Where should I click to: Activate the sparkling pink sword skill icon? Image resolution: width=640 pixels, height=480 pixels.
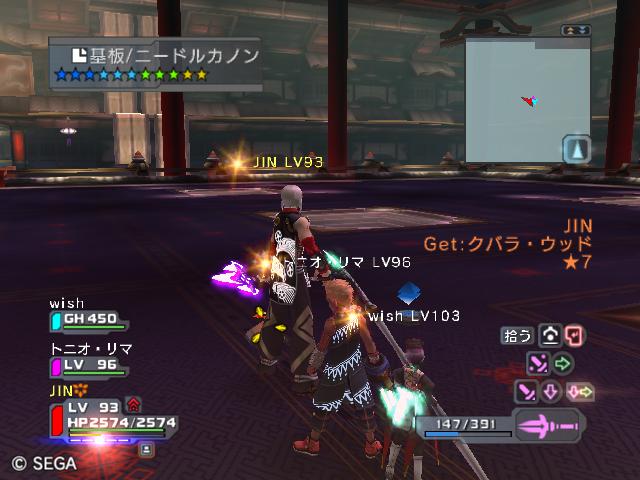click(538, 363)
